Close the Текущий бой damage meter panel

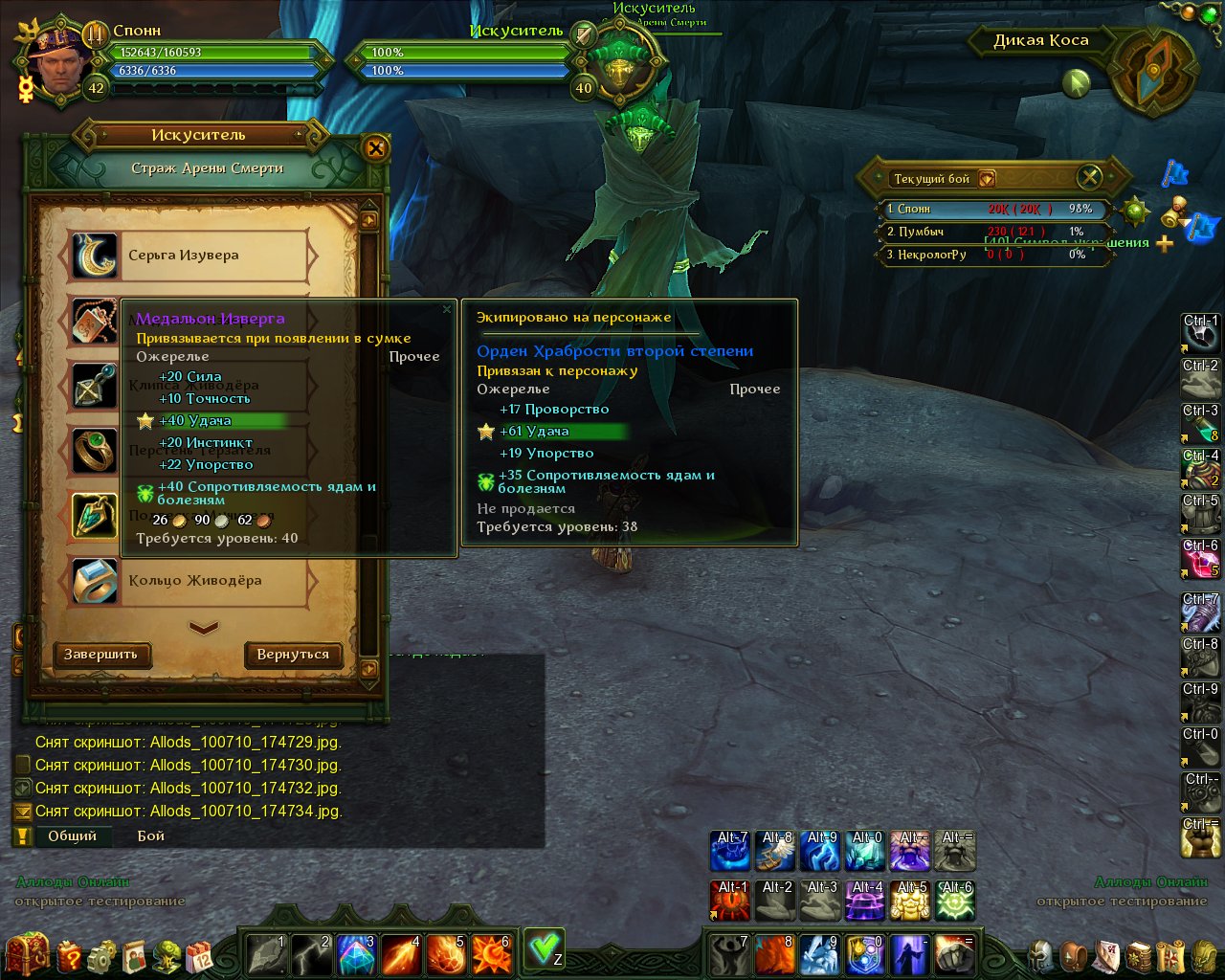(1090, 177)
